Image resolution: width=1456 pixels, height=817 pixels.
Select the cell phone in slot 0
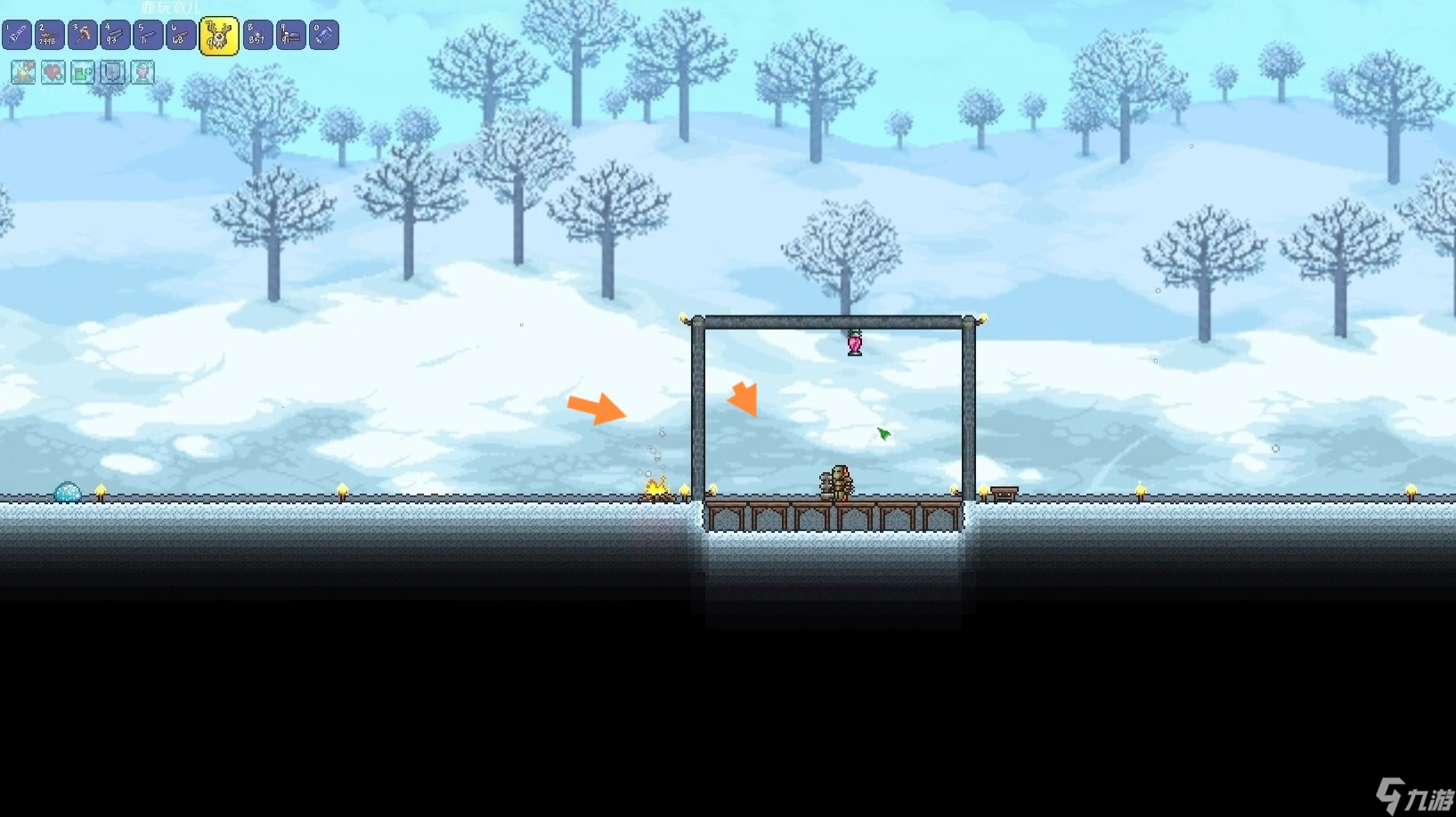(323, 36)
